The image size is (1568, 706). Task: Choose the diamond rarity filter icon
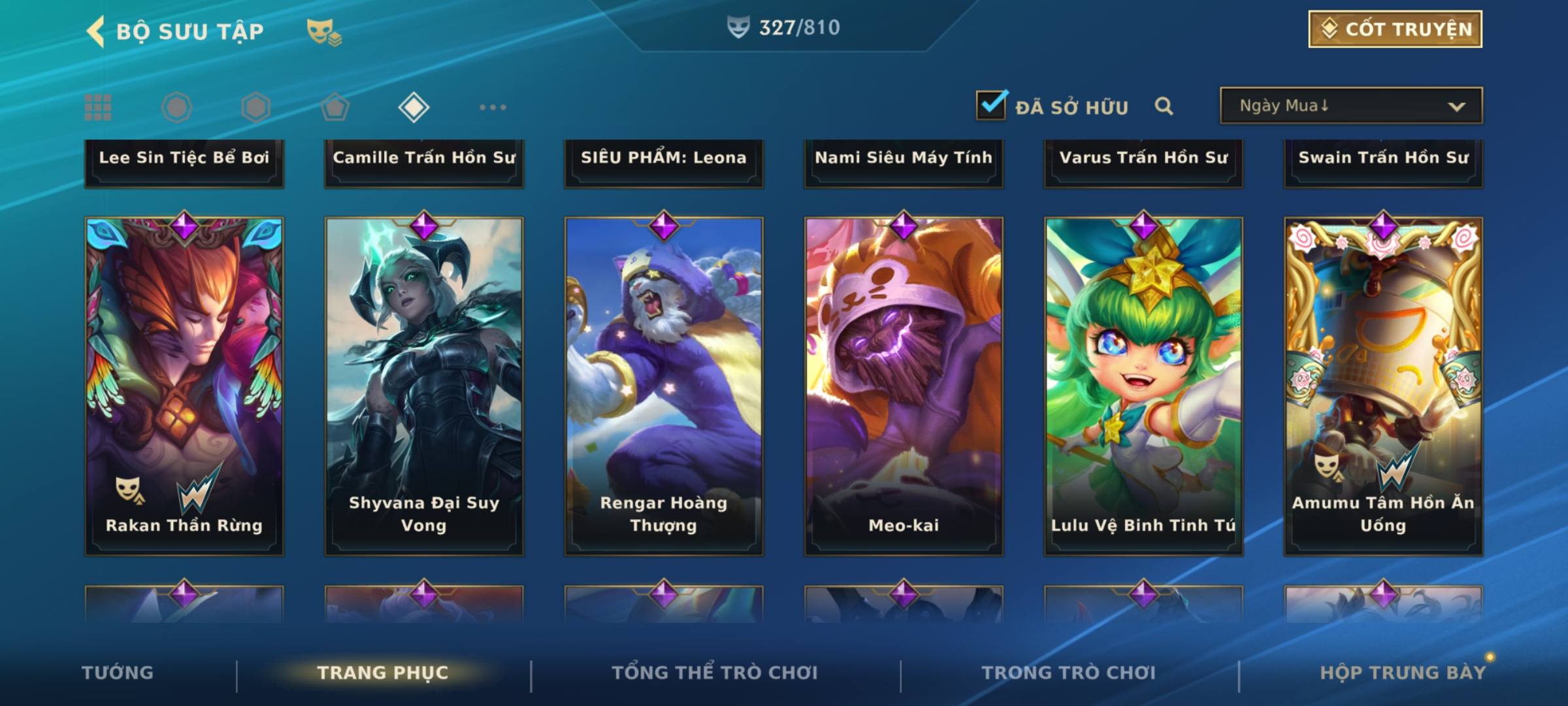point(414,107)
